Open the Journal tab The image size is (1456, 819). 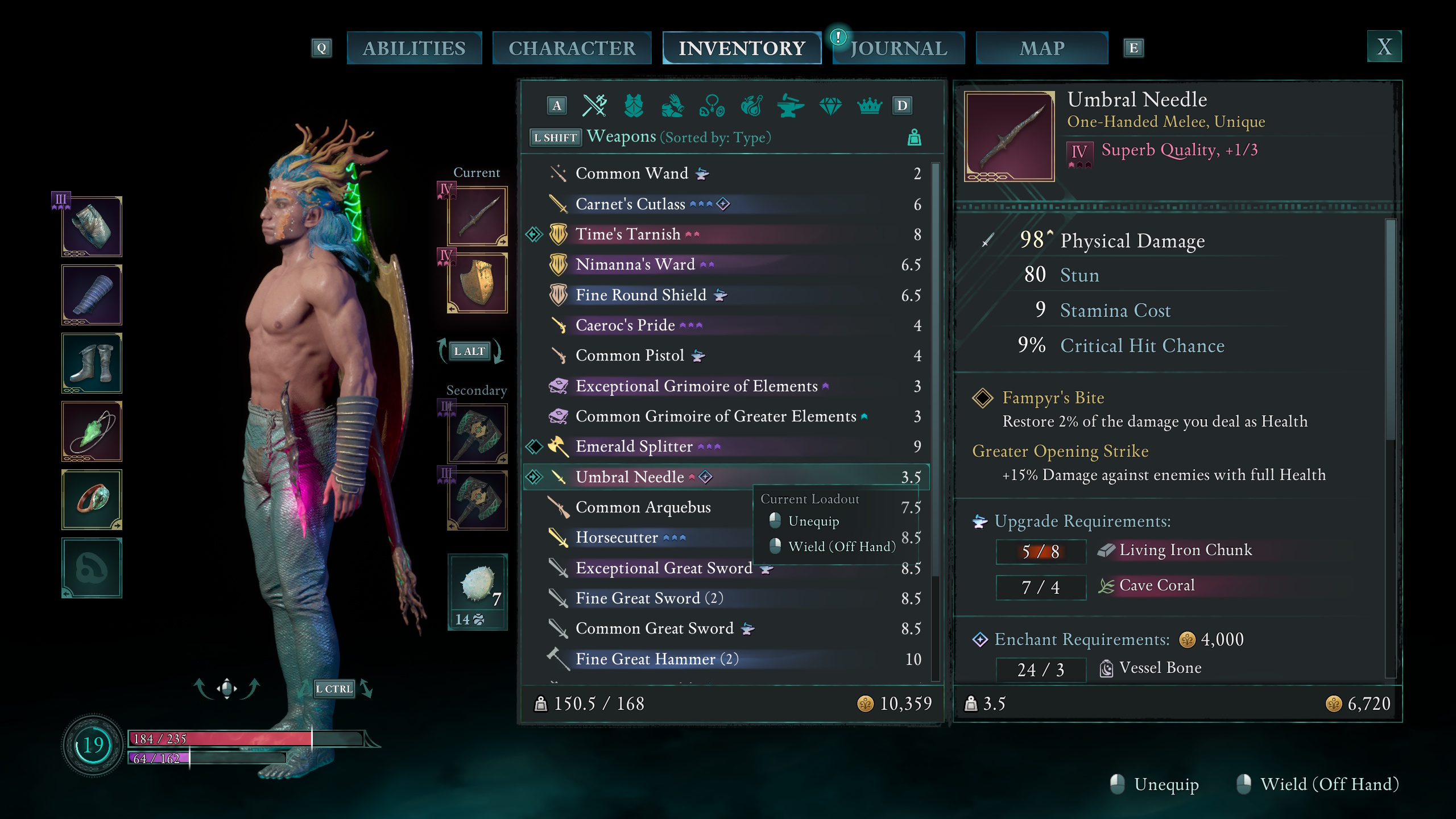(x=899, y=48)
